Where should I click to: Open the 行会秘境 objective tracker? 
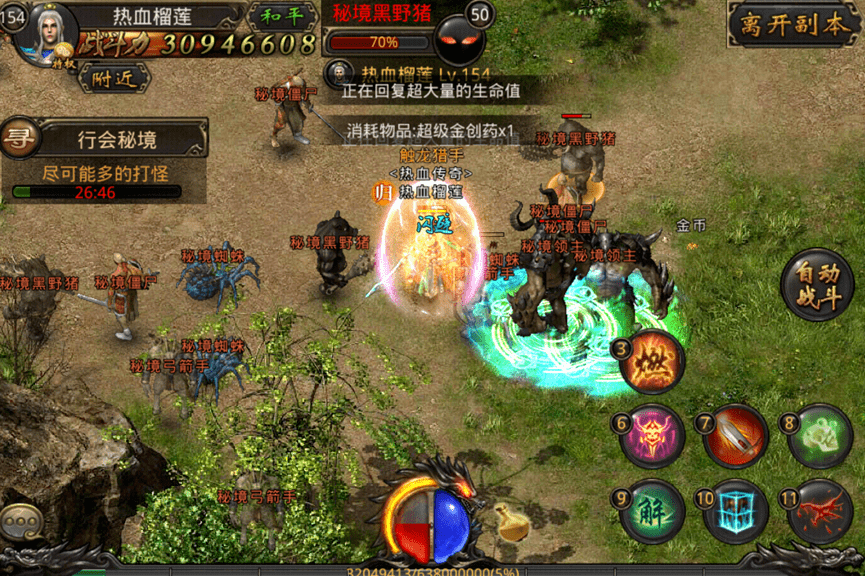click(117, 138)
